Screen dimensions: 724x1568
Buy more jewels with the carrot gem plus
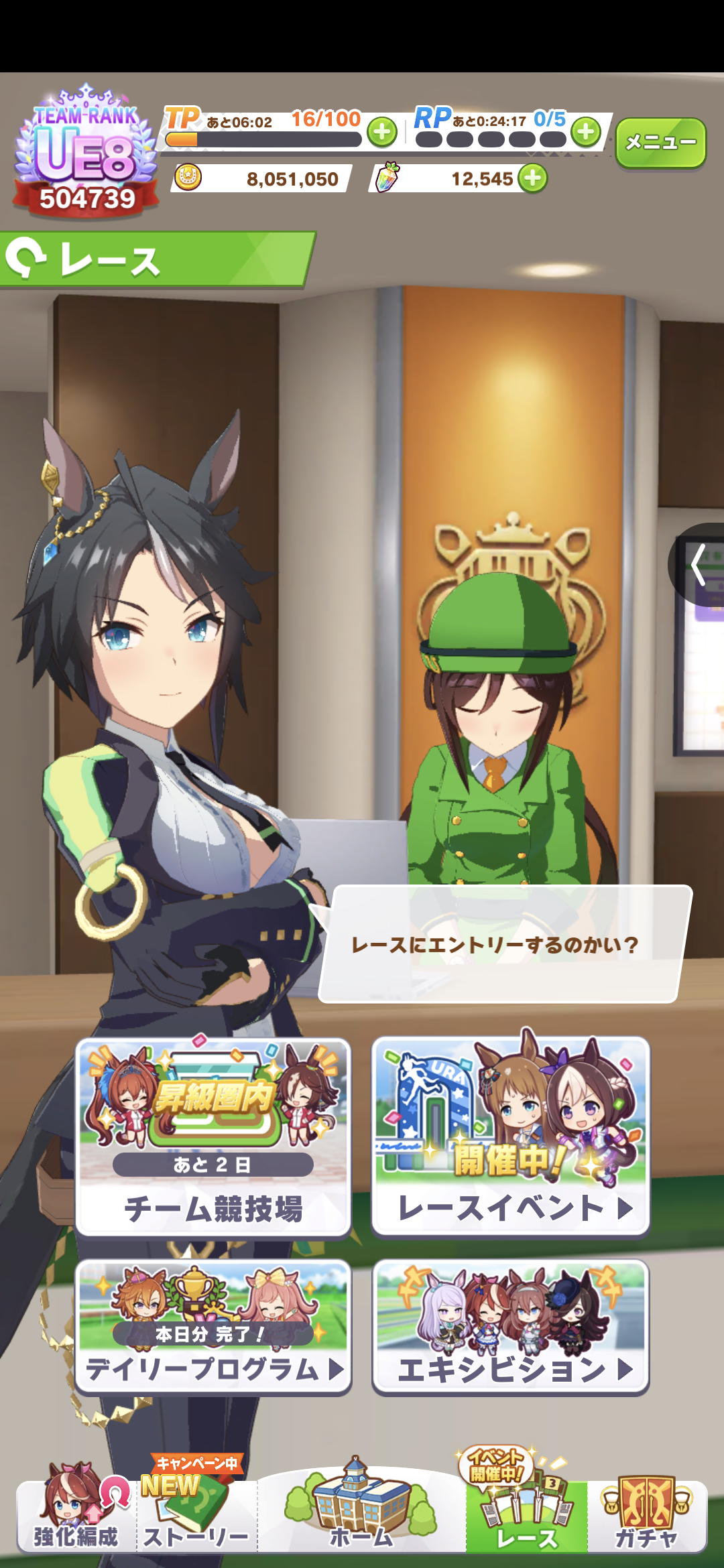(x=533, y=179)
